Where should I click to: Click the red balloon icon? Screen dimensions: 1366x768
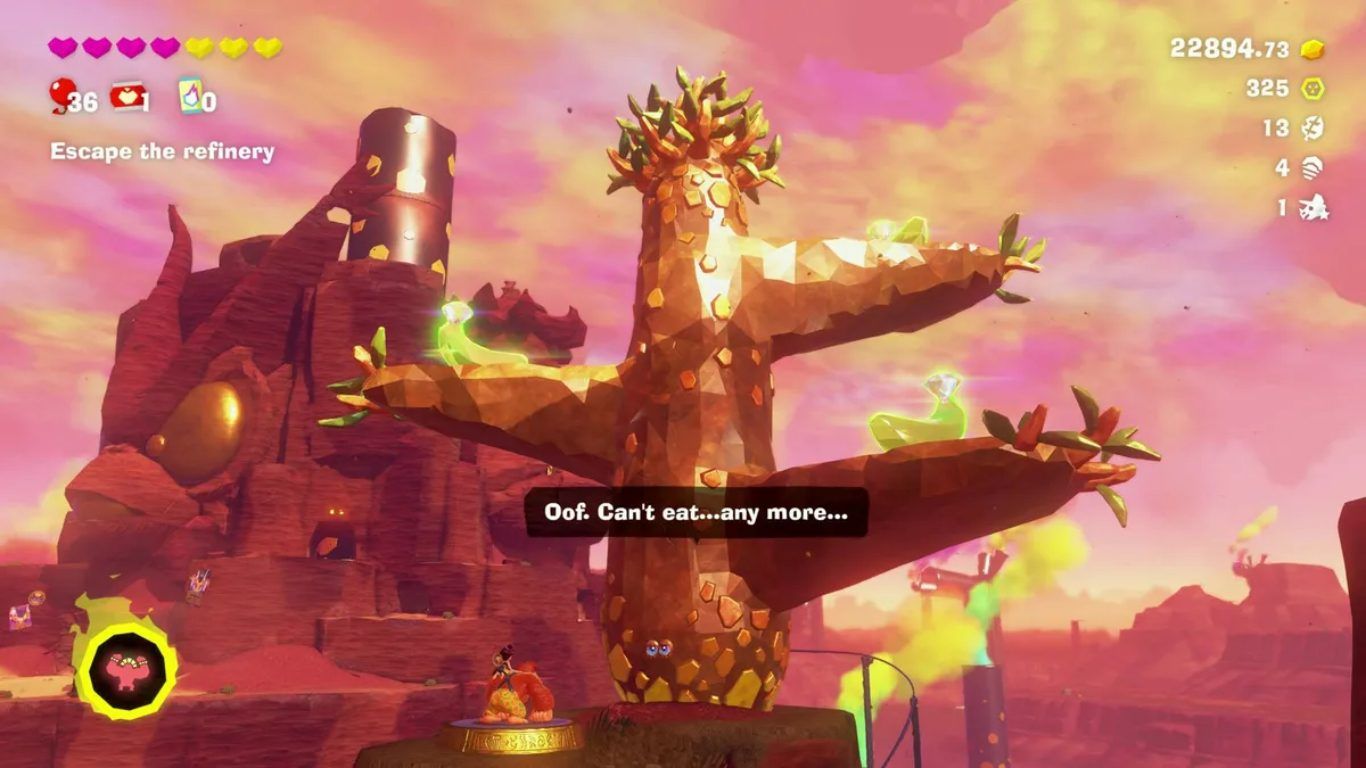tap(60, 96)
